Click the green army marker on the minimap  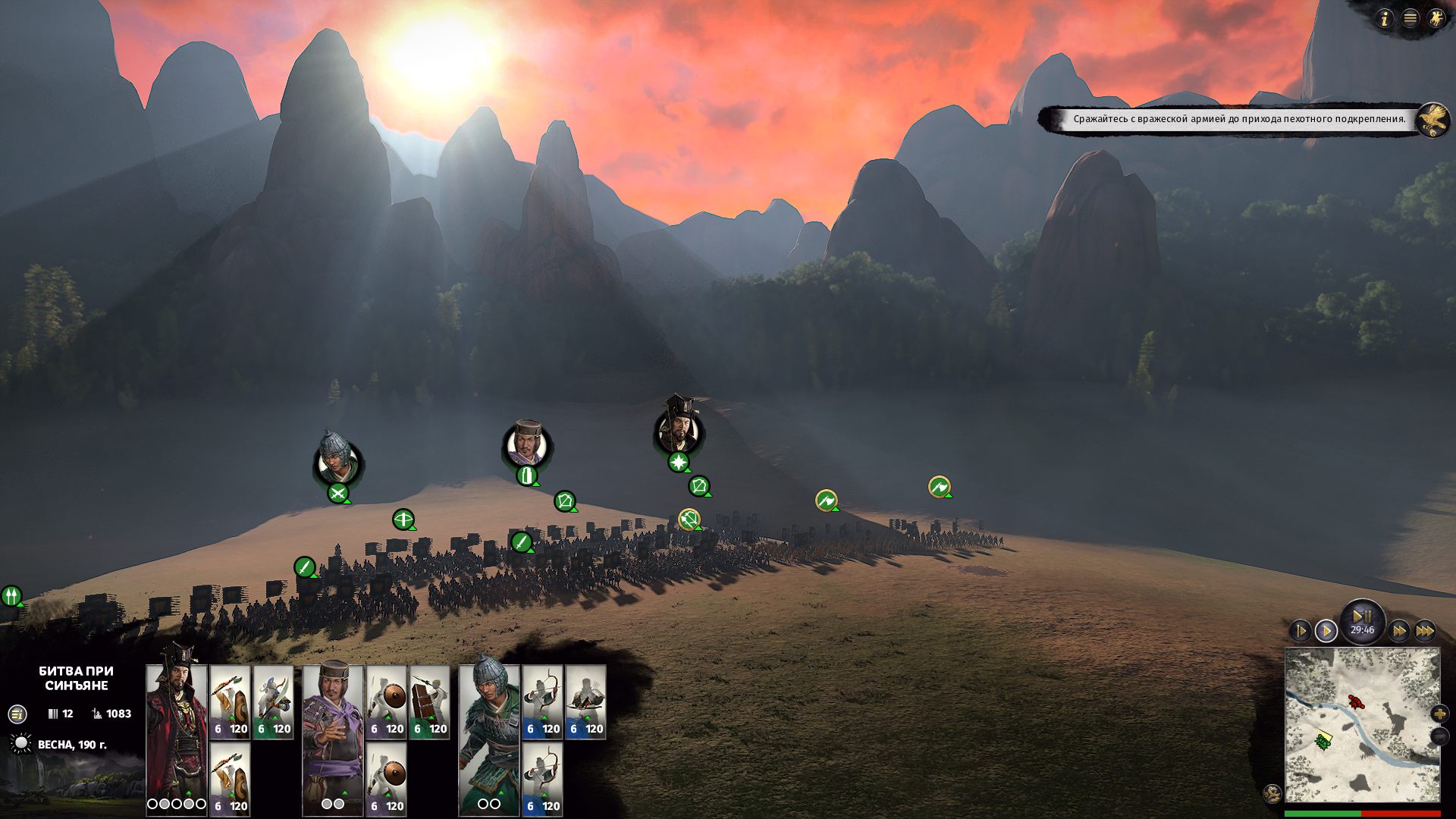pyautogui.click(x=1324, y=740)
